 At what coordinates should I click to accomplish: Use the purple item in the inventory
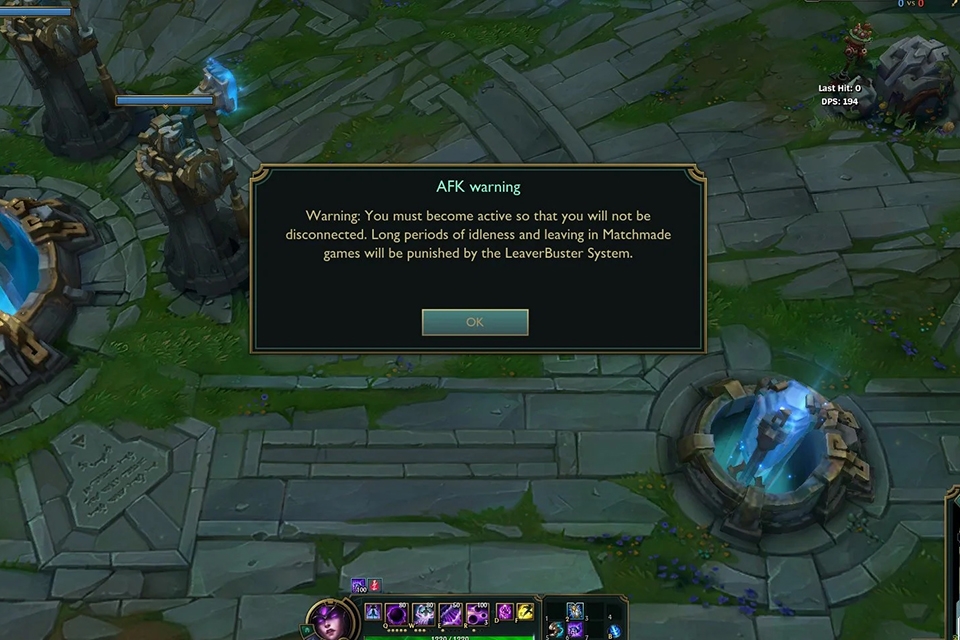pyautogui.click(x=575, y=630)
